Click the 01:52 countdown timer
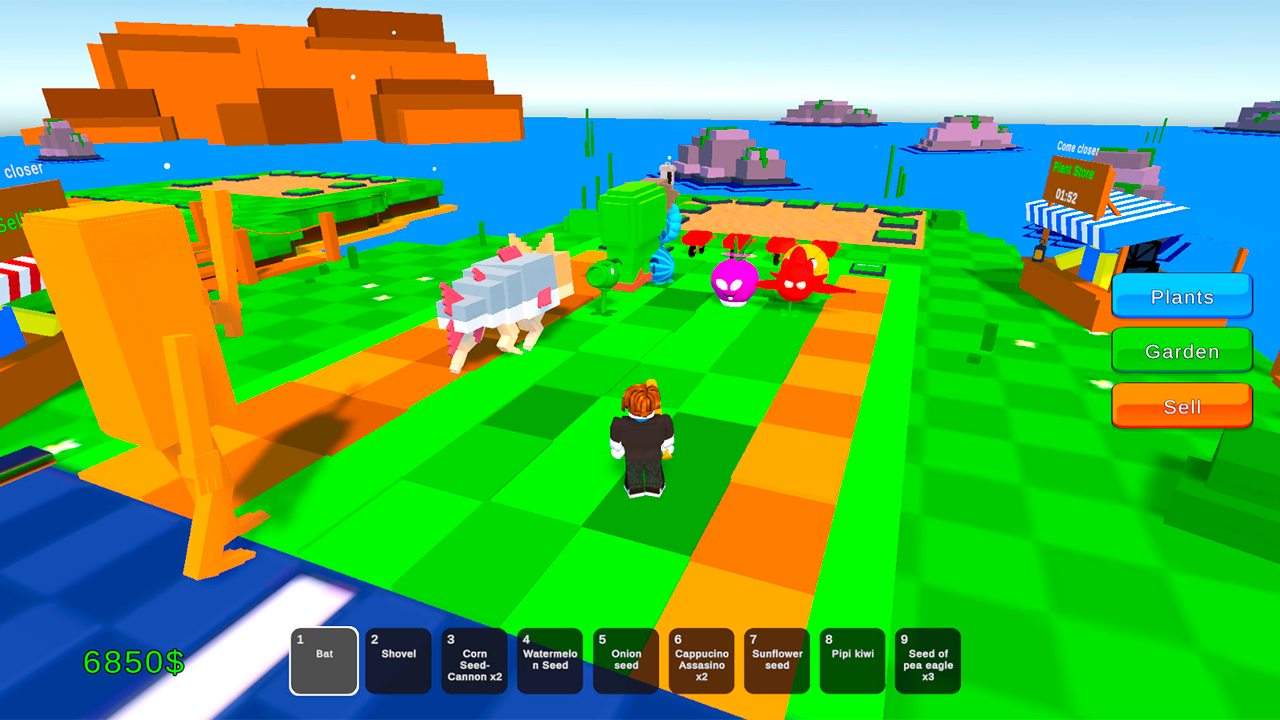 click(x=1068, y=196)
